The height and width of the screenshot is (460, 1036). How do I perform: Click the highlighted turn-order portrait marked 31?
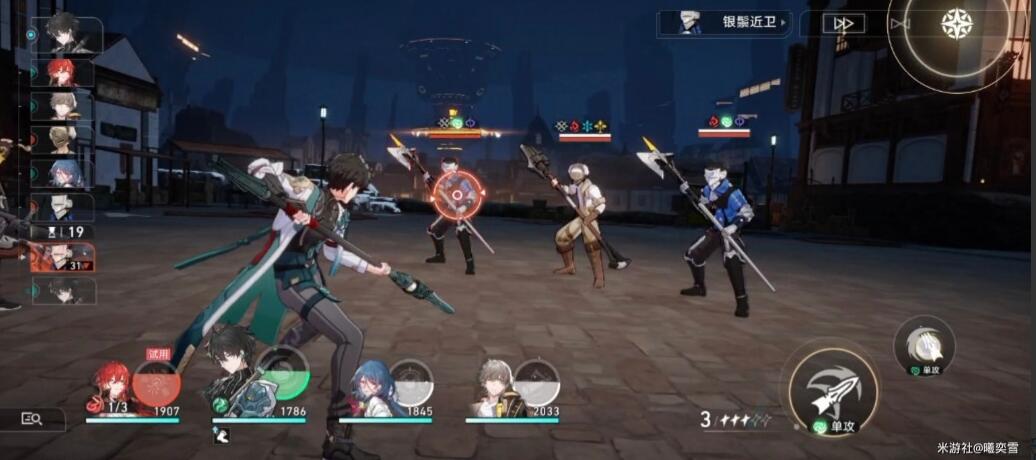pyautogui.click(x=62, y=257)
